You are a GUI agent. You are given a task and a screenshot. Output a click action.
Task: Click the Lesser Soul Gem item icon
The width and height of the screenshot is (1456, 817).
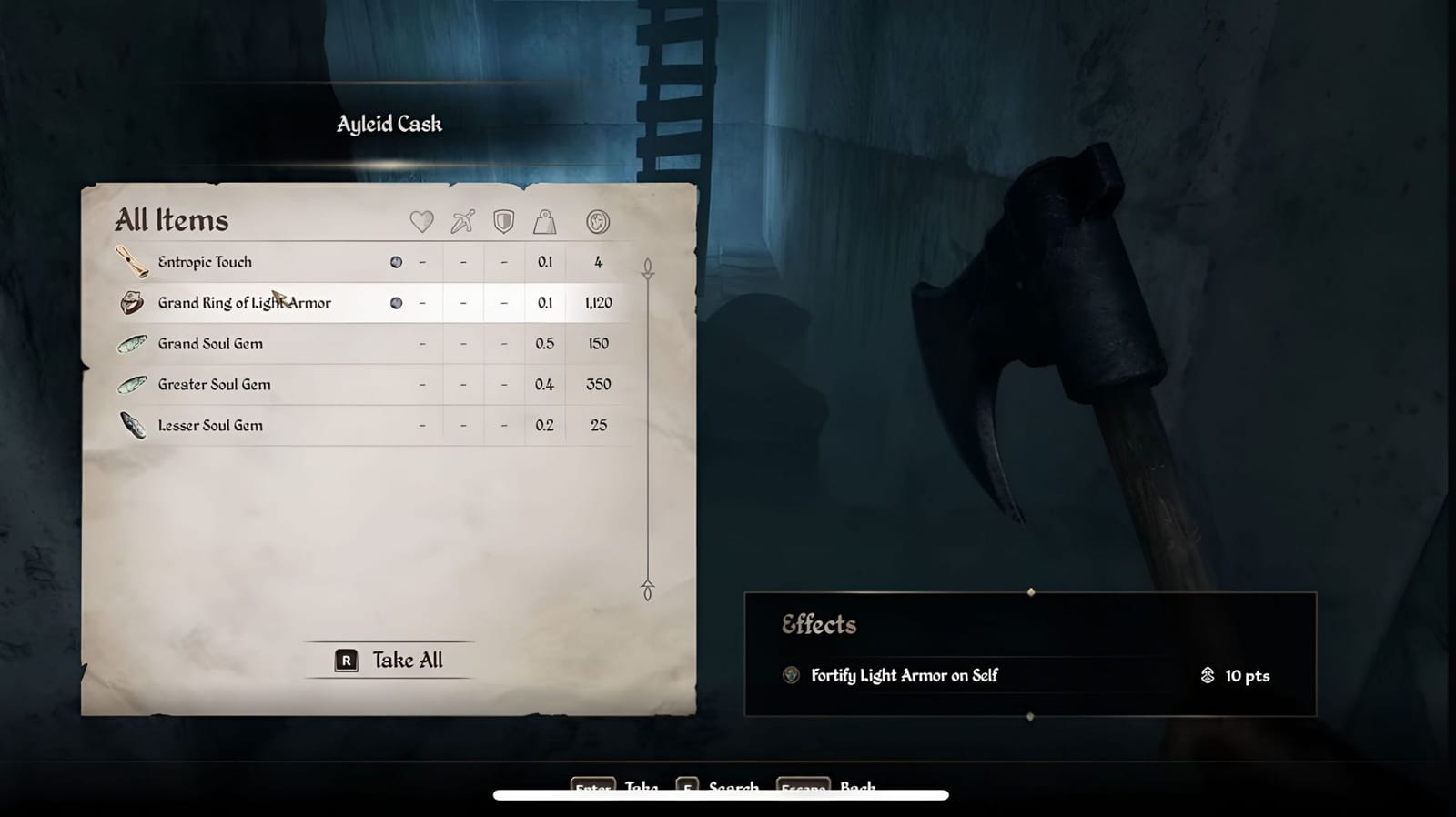[133, 425]
